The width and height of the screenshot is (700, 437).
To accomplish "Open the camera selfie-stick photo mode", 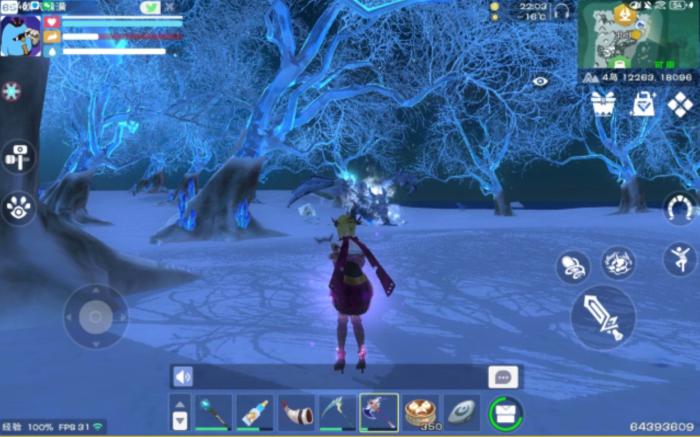I will click(19, 156).
